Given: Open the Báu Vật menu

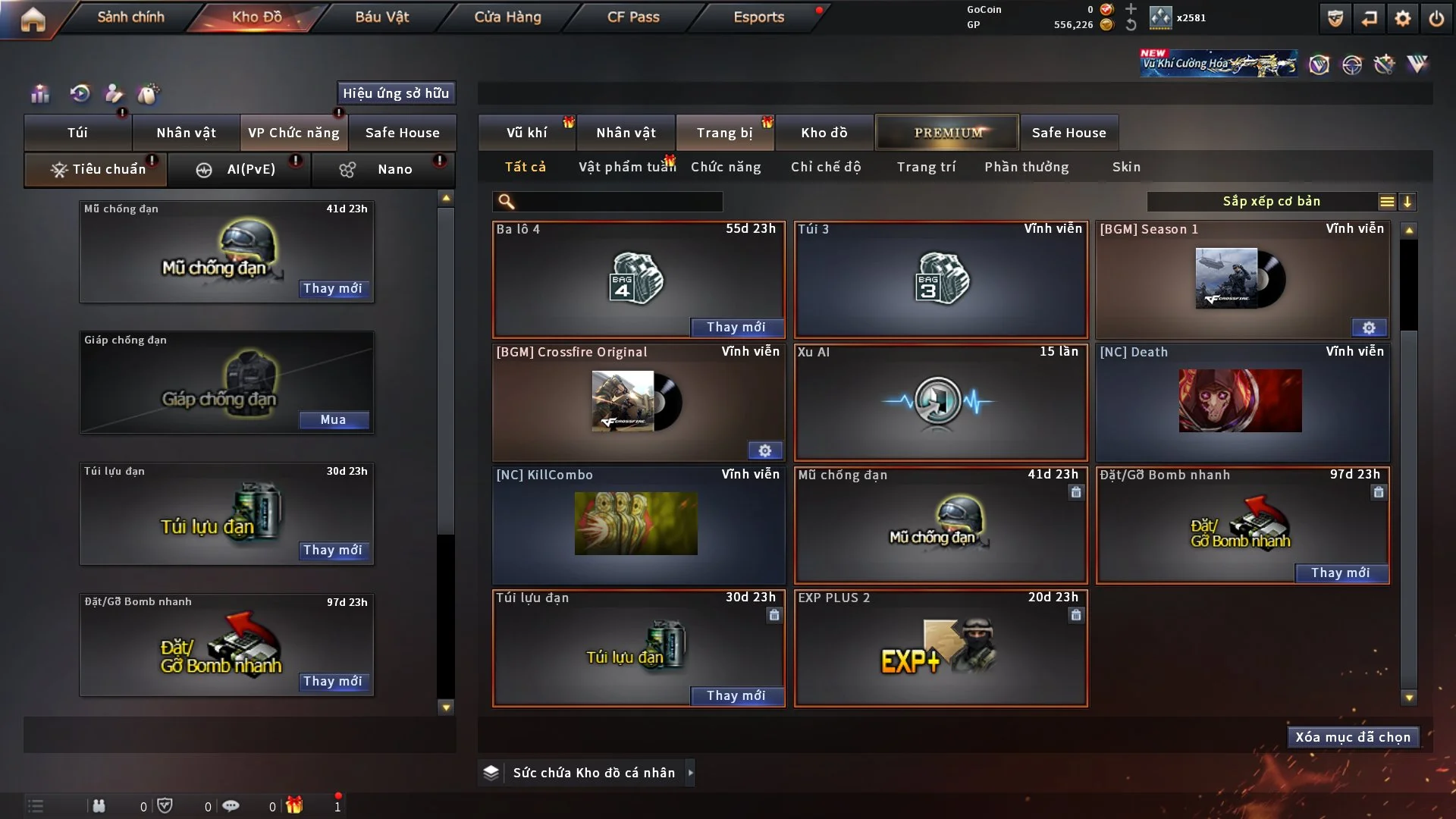Looking at the screenshot, I should click(x=381, y=17).
